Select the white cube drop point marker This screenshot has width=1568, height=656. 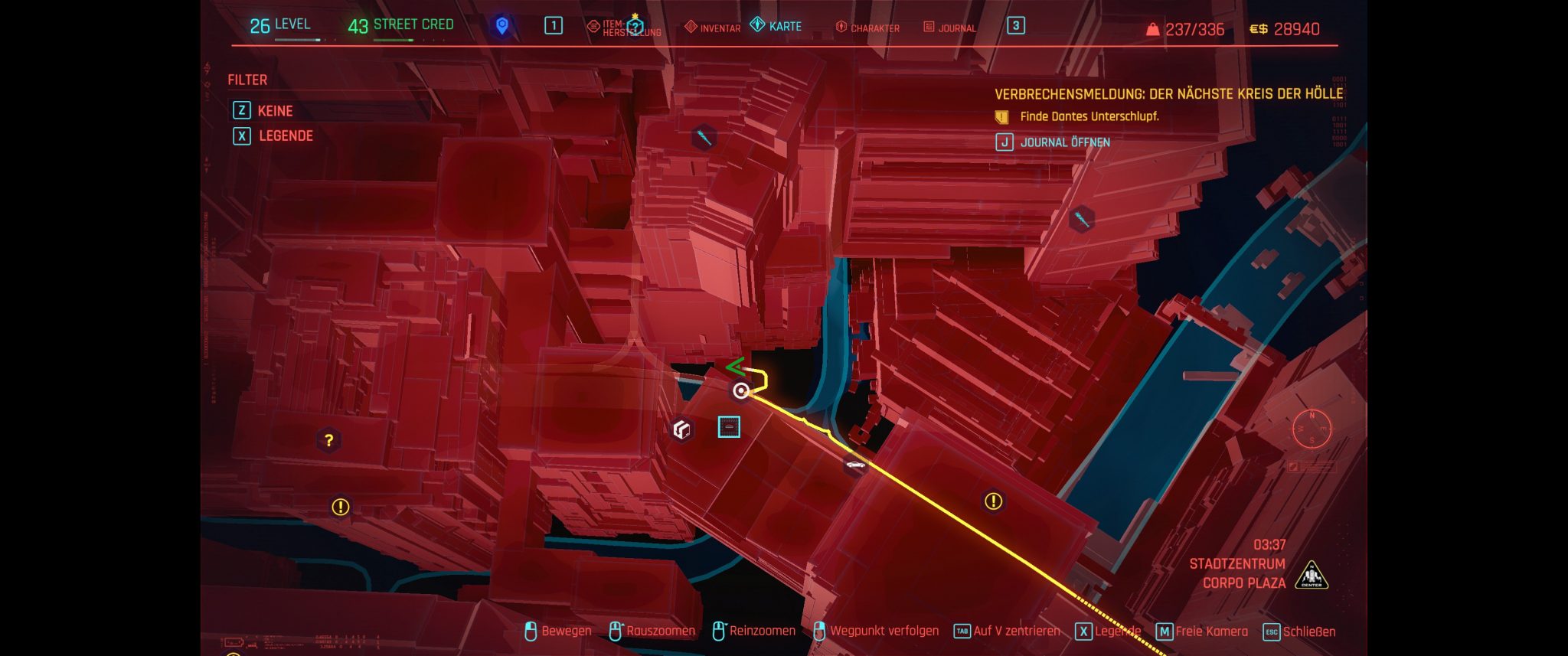[x=681, y=429]
